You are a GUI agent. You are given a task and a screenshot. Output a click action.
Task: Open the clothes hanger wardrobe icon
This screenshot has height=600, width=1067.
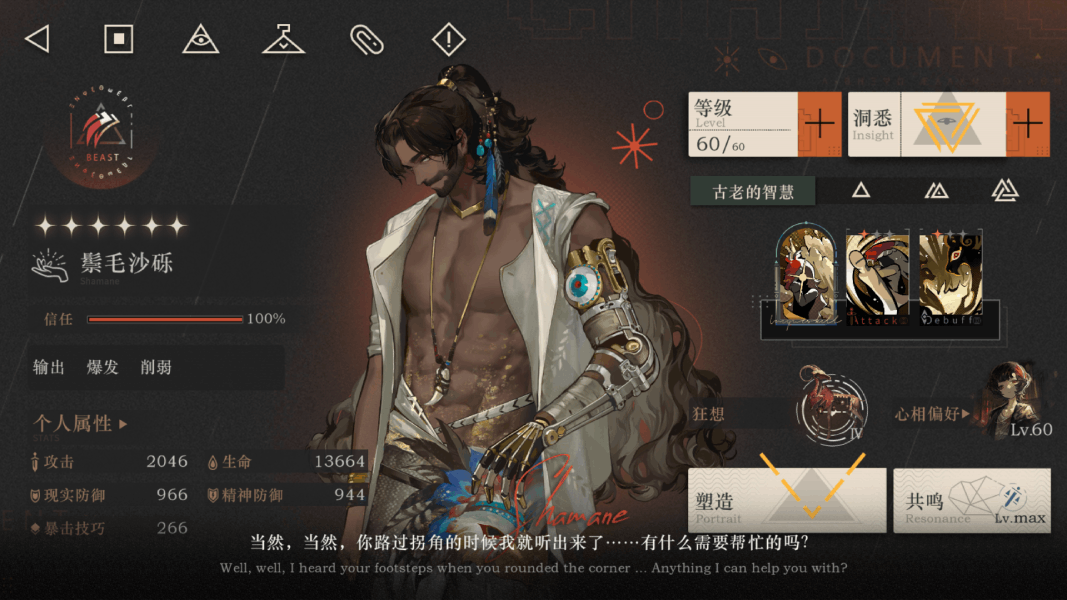(x=284, y=40)
